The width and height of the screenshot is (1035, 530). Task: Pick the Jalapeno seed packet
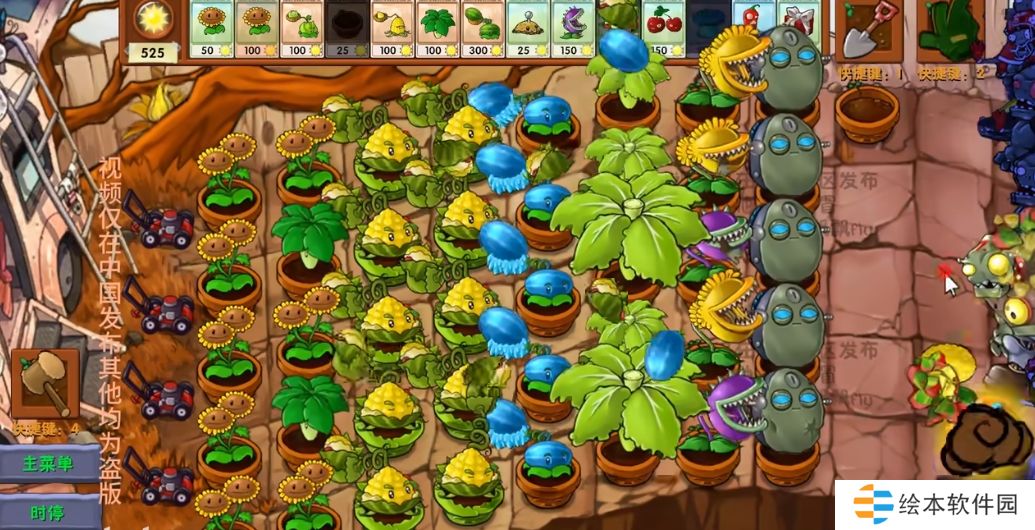click(x=751, y=29)
